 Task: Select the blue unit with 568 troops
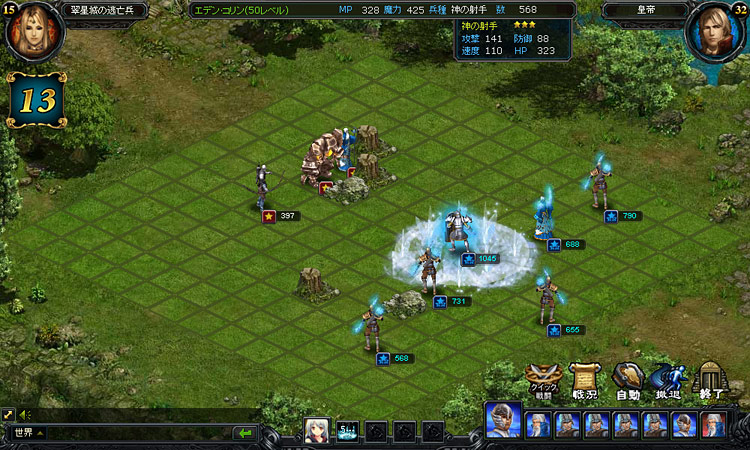tap(372, 327)
